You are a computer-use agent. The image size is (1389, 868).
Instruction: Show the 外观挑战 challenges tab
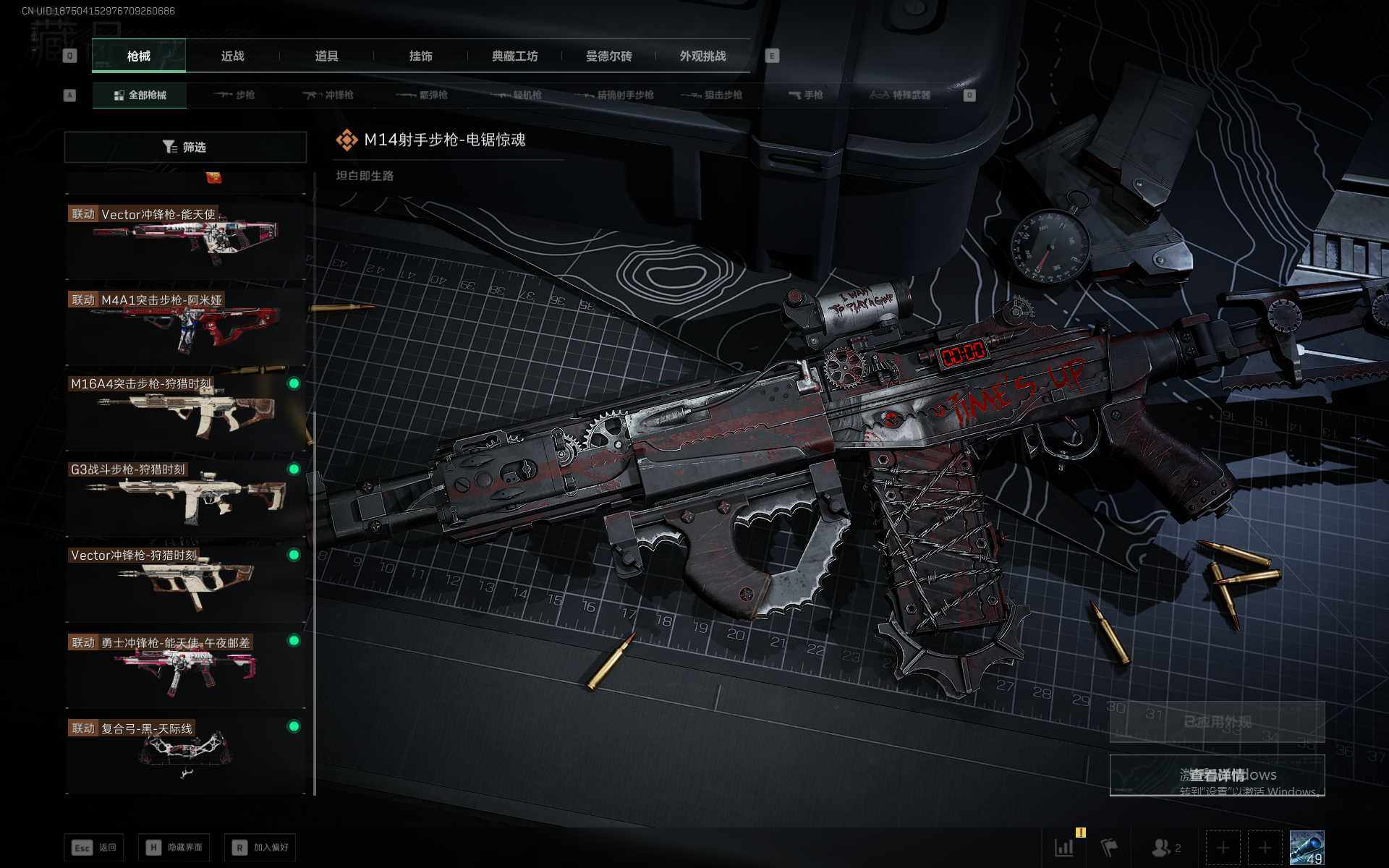702,56
